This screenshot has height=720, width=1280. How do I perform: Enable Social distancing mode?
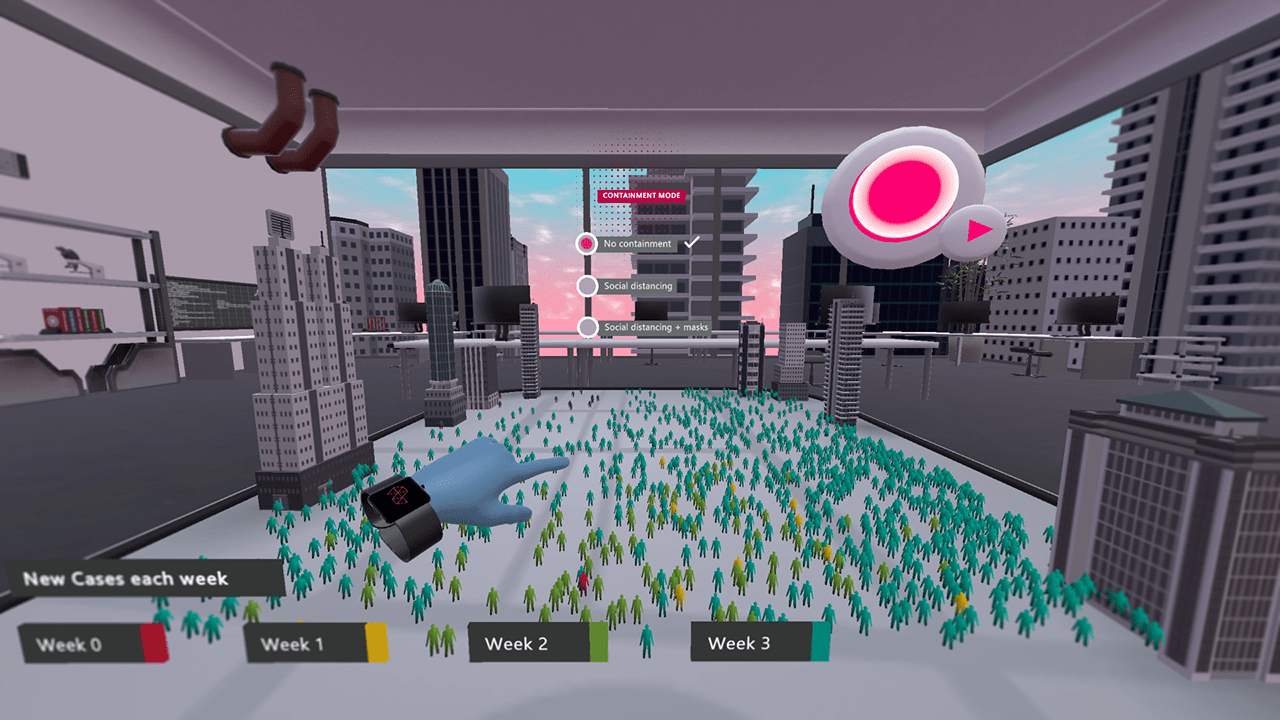click(586, 285)
